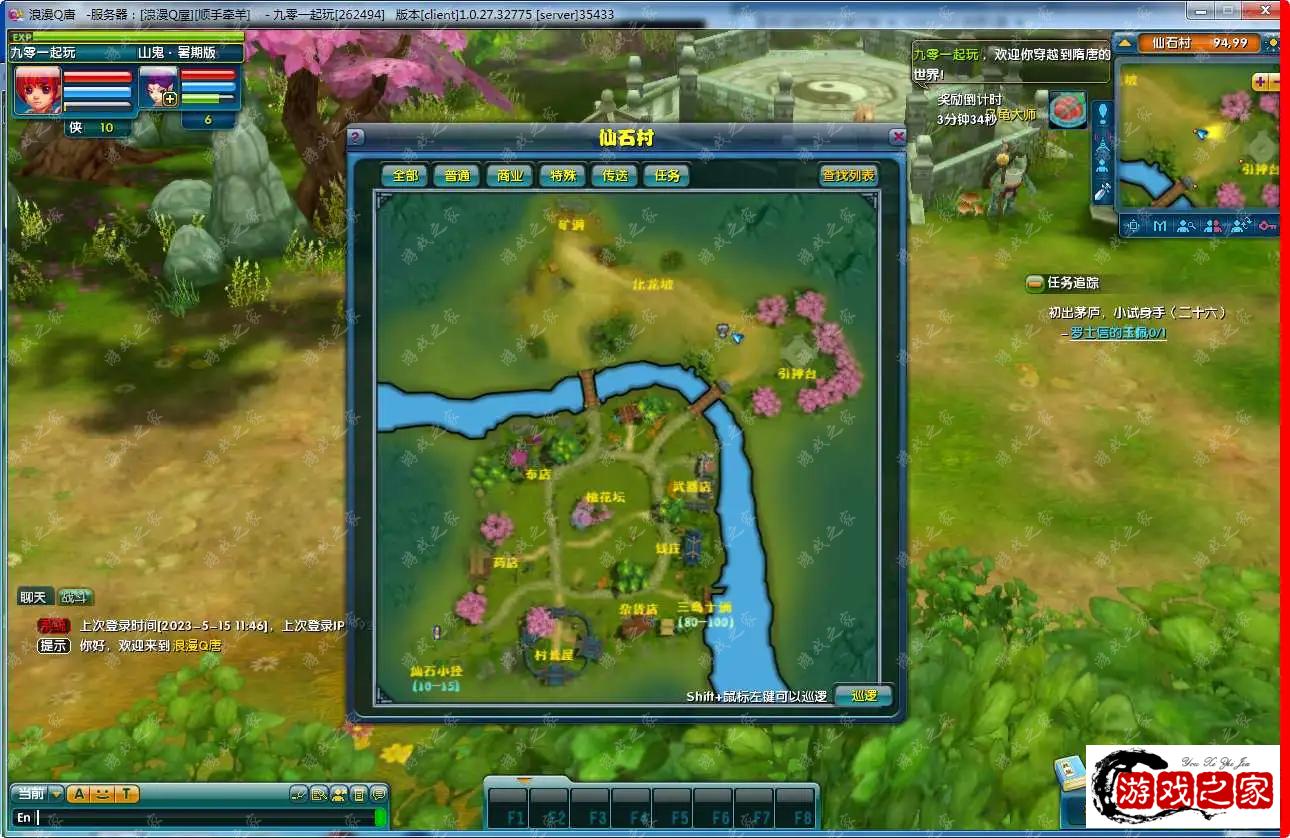Open the 任务 quest filter tab
Viewport: 1290px width, 838px height.
pyautogui.click(x=666, y=175)
